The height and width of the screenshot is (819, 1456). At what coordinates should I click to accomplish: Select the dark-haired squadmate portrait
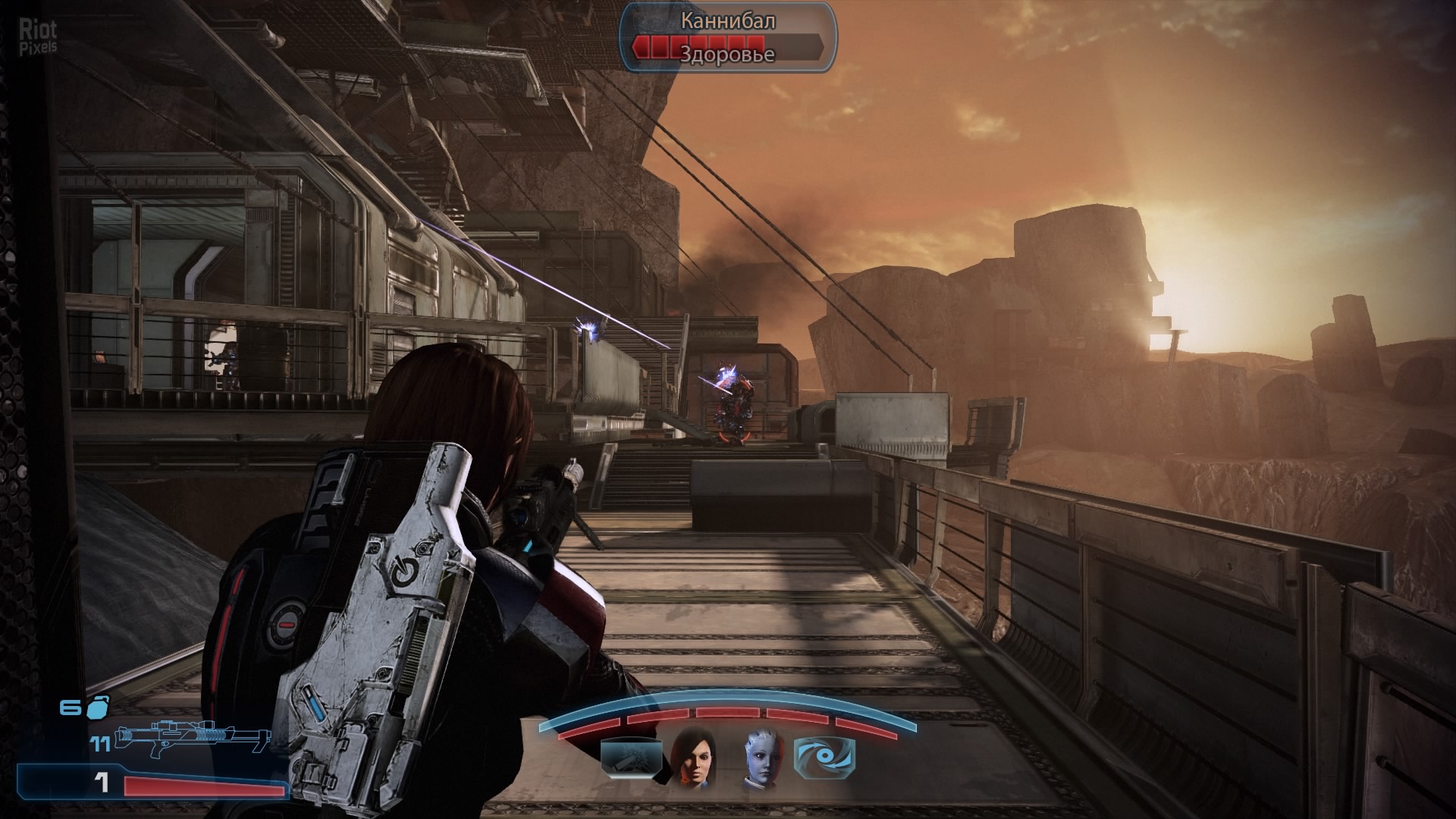[x=690, y=756]
